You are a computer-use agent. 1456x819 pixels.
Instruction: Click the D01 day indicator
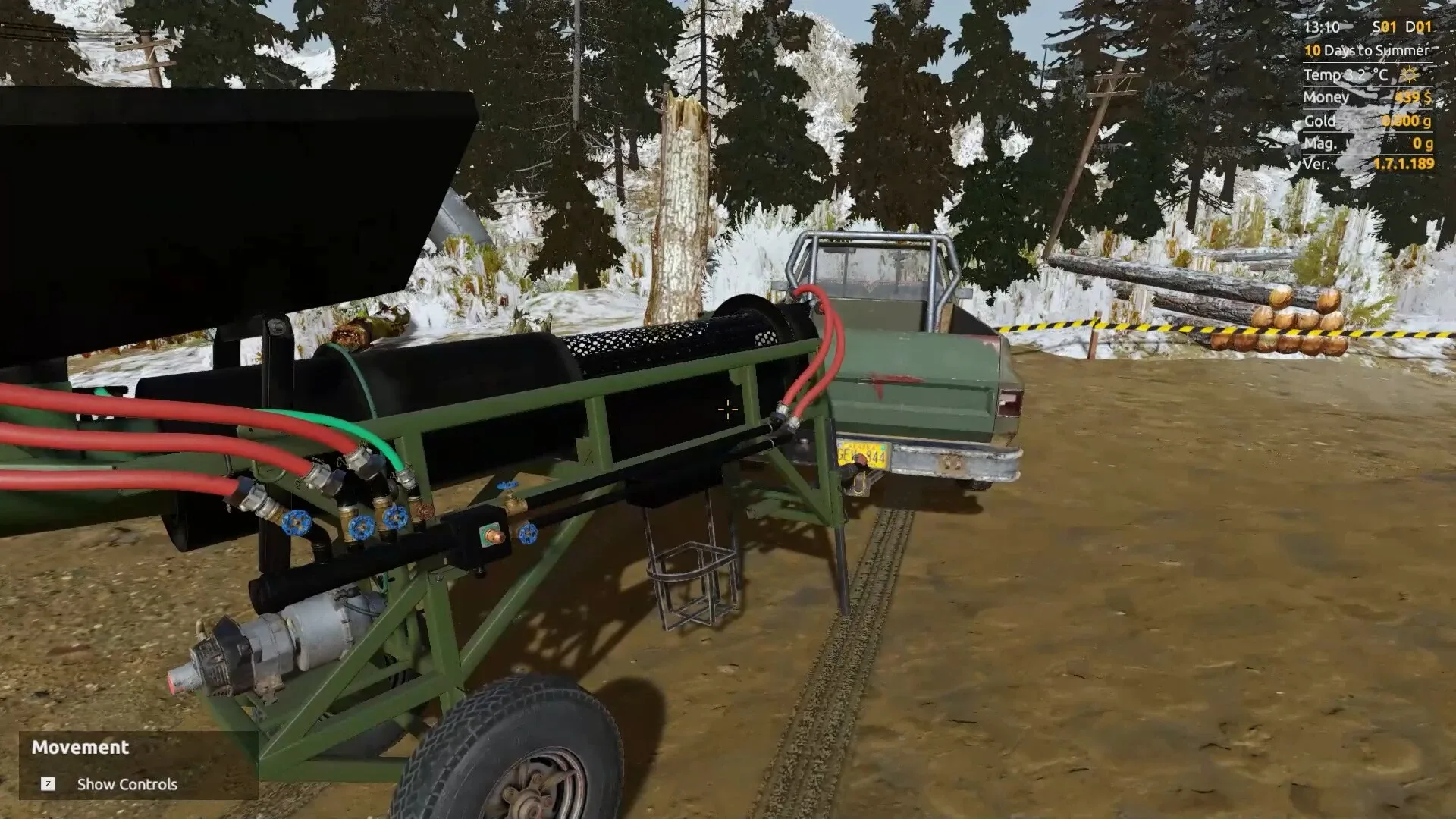coord(1418,26)
